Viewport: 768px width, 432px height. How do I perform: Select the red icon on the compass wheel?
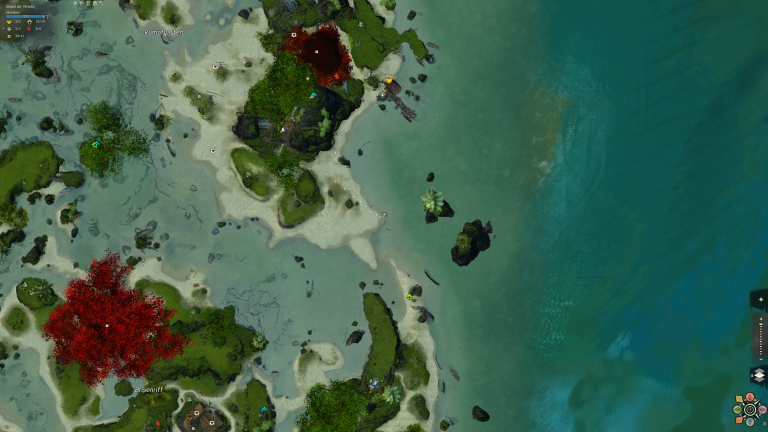click(750, 397)
